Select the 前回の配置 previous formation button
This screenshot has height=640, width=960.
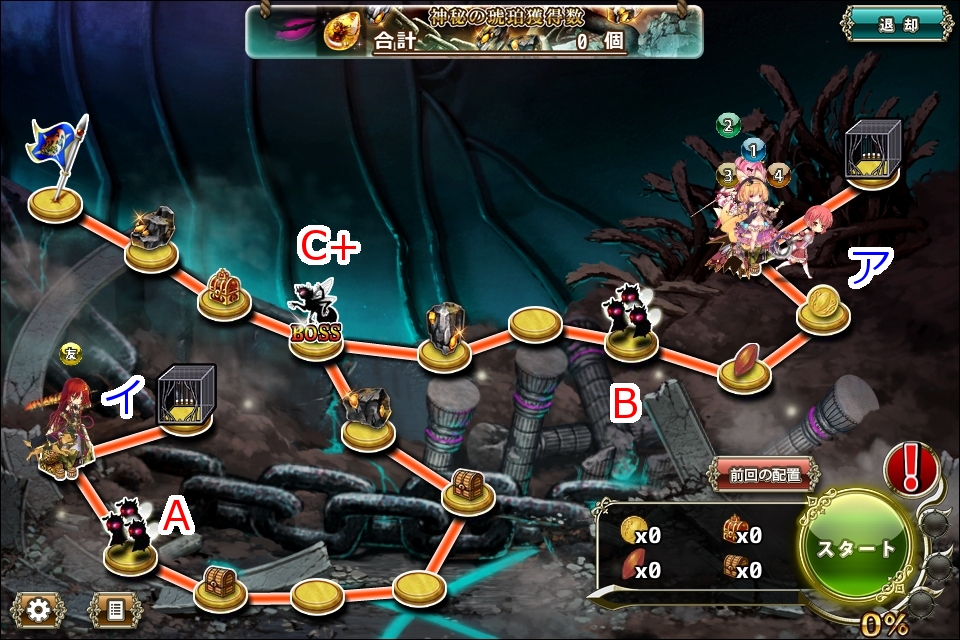click(x=764, y=475)
